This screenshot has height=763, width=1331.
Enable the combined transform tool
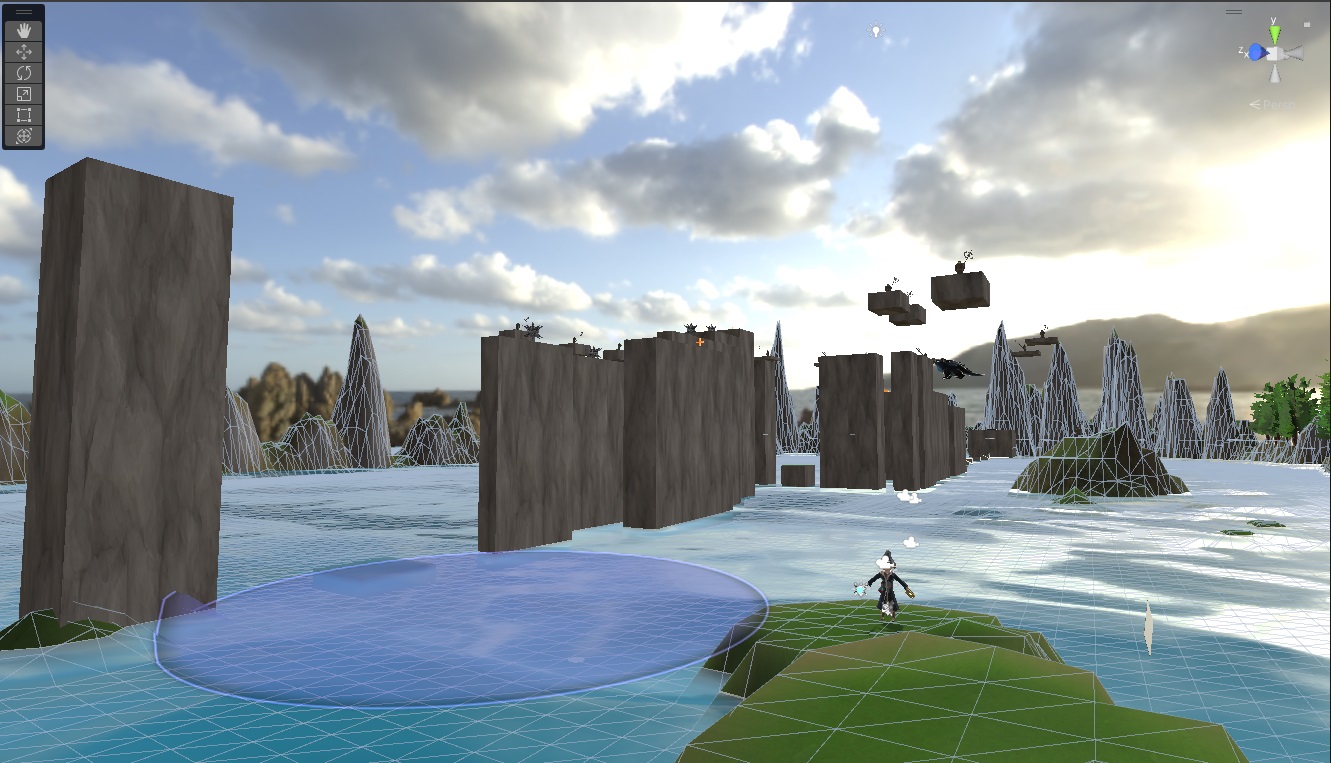[x=24, y=136]
